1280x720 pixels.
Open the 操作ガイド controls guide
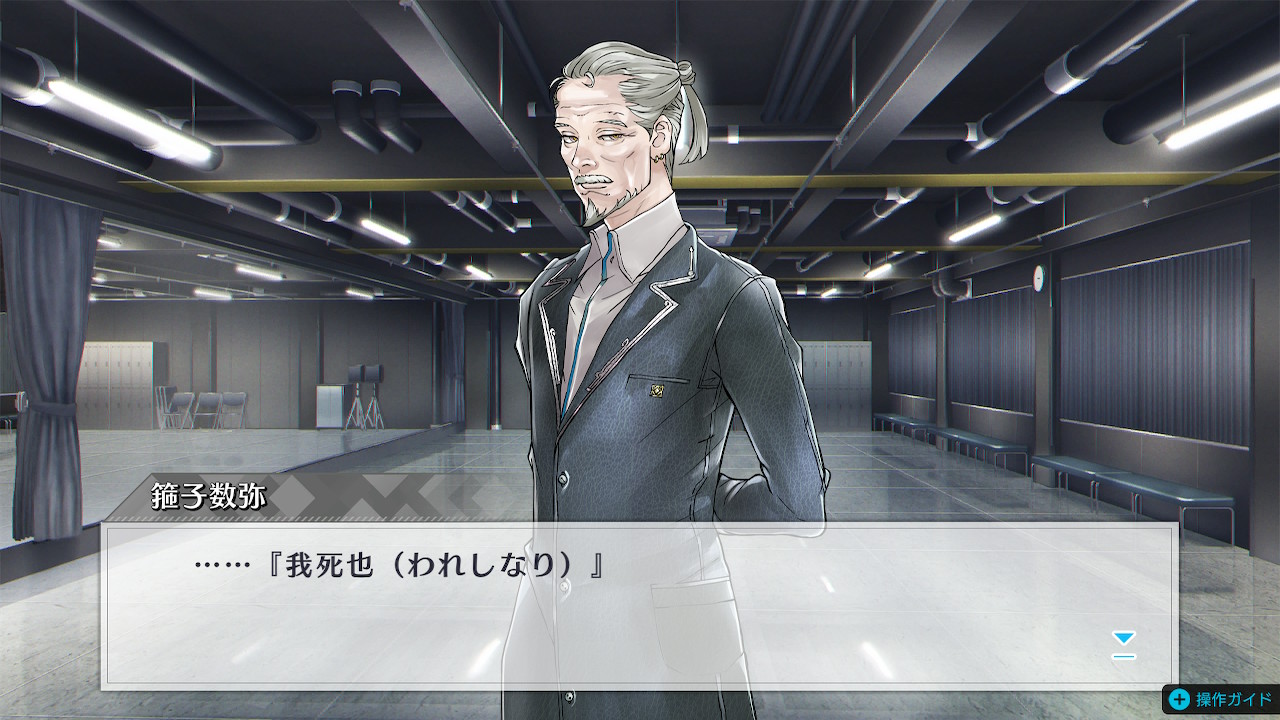(x=1220, y=700)
